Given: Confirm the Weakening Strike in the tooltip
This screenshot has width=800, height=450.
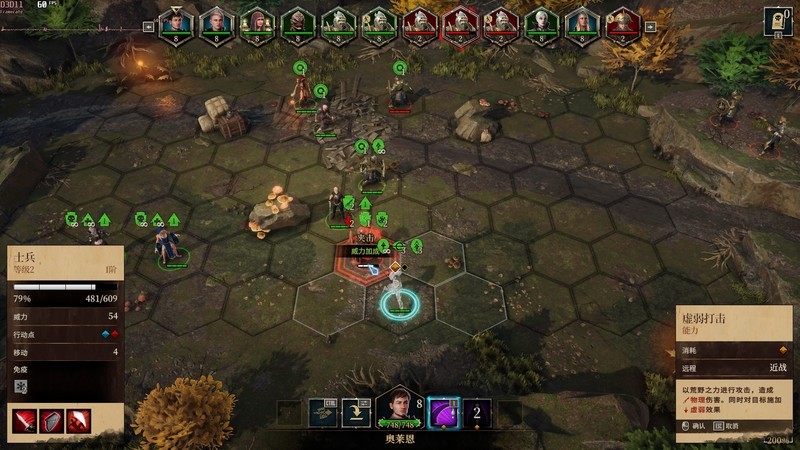Looking at the screenshot, I should [694, 426].
